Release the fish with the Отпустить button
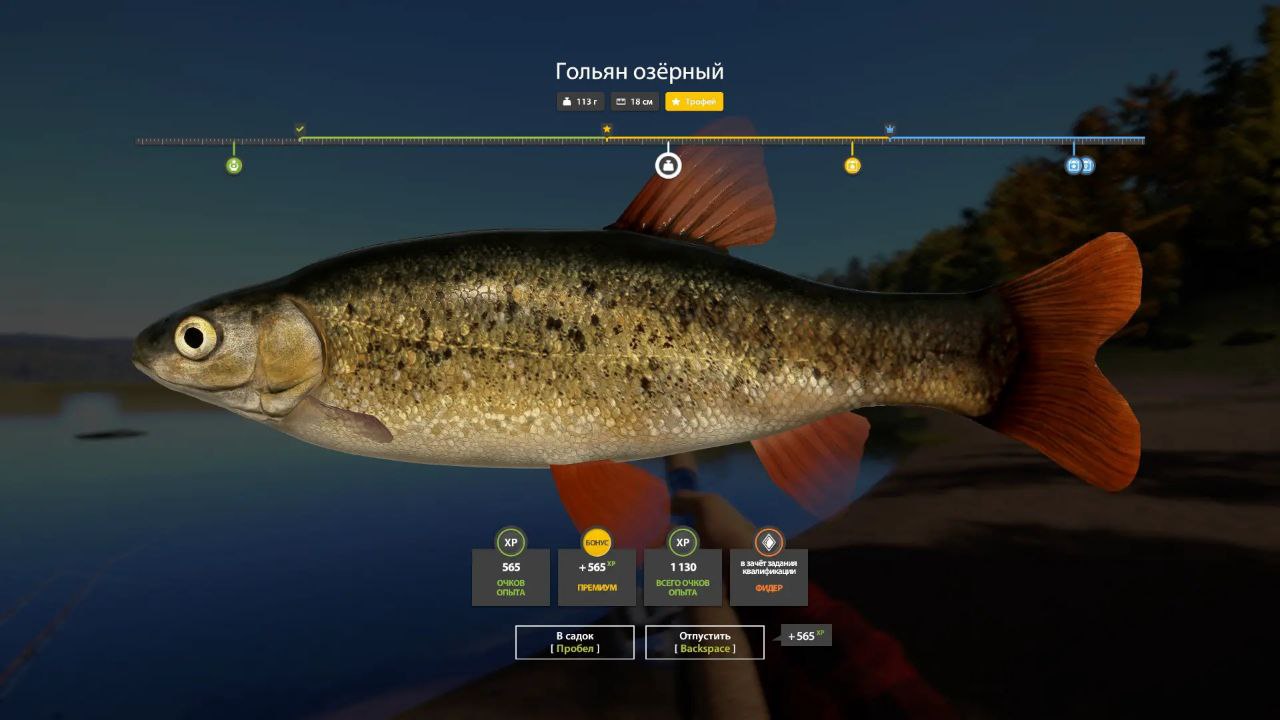The height and width of the screenshot is (720, 1280). [705, 642]
